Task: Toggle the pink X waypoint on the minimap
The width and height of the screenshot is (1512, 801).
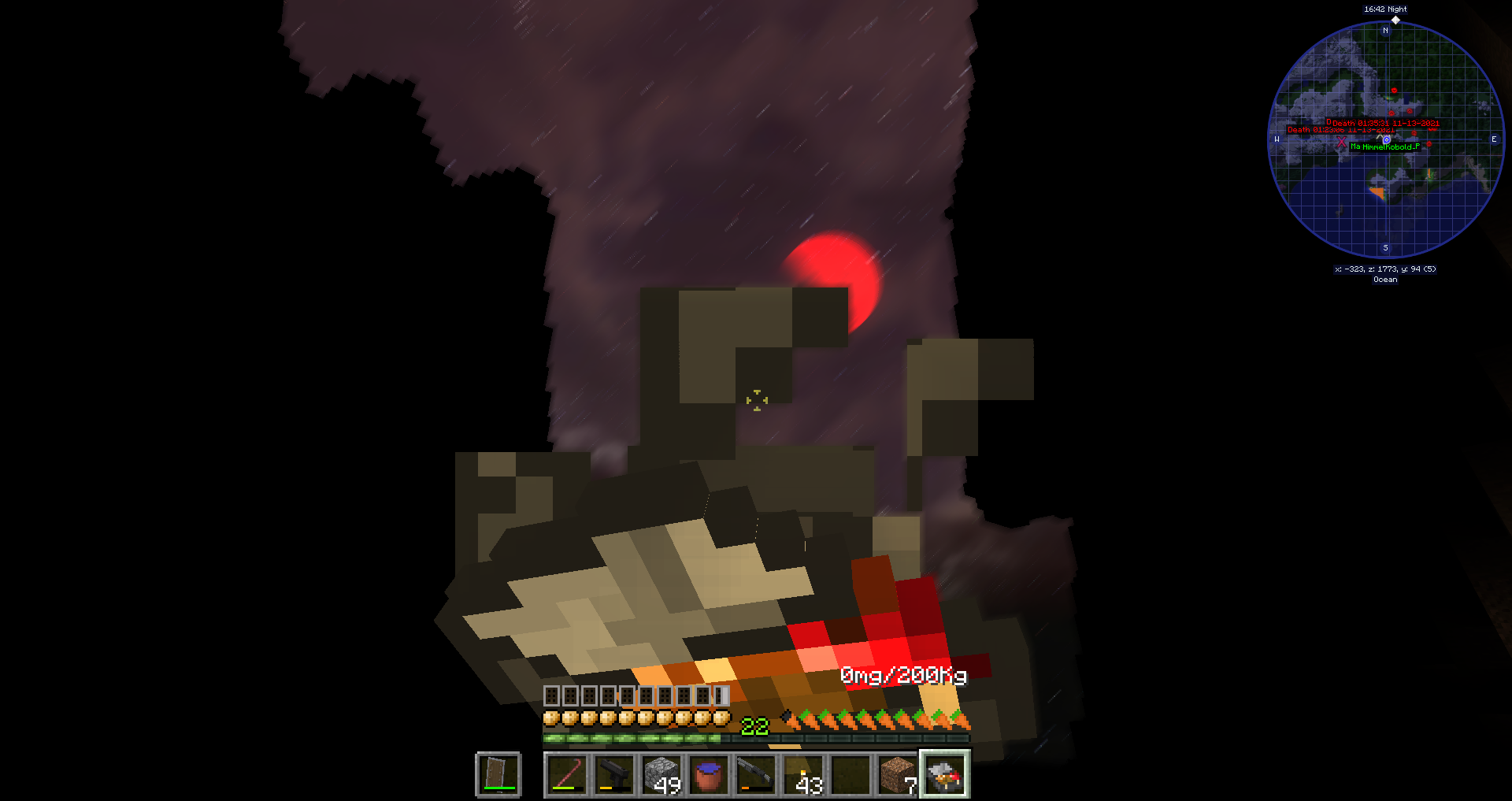Action: coord(1342,142)
